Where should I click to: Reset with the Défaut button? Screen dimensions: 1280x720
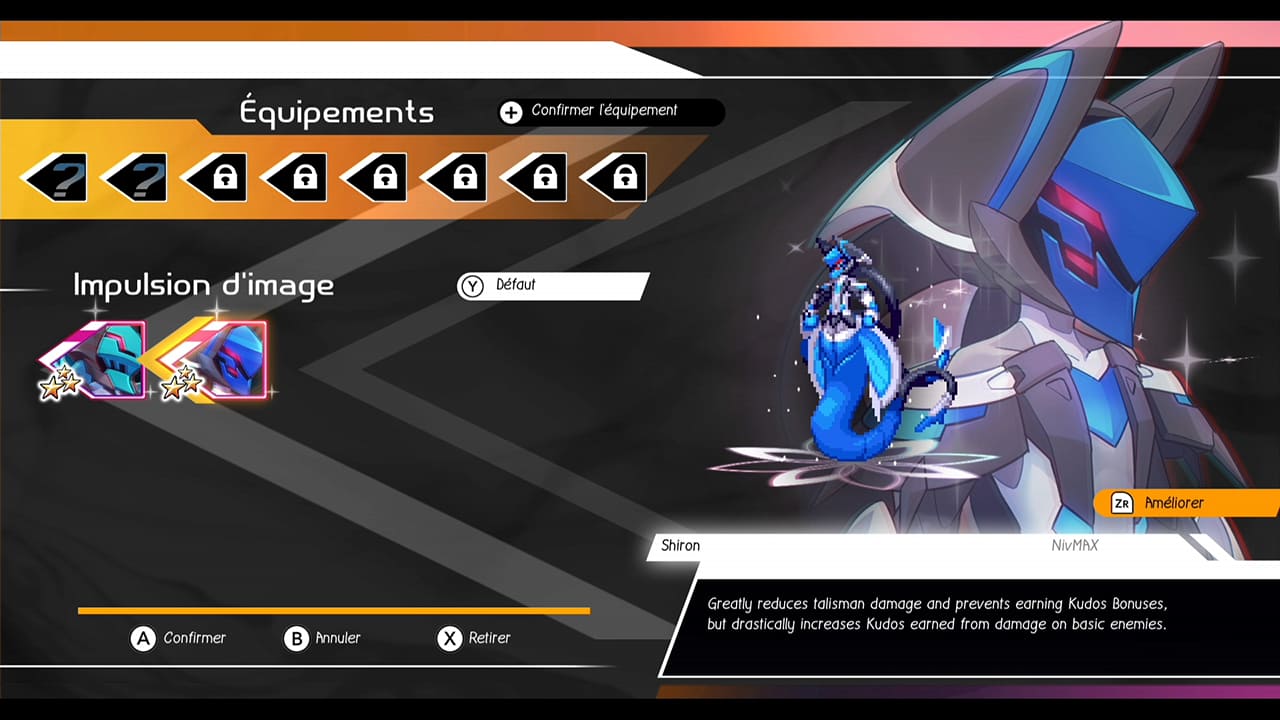(552, 286)
